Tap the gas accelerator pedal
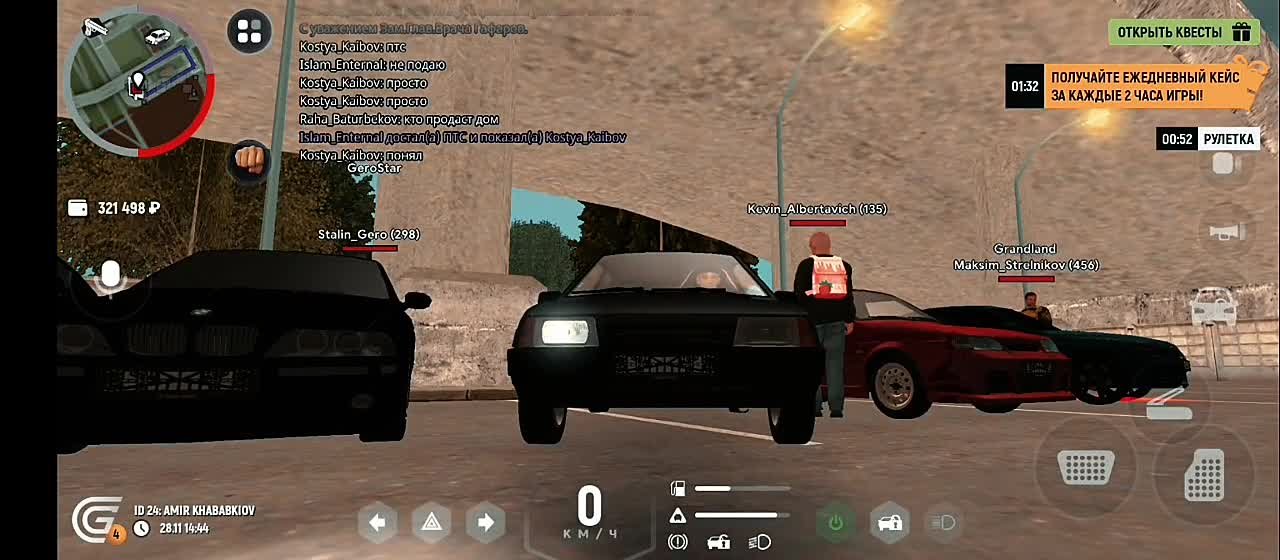Image resolution: width=1280 pixels, height=560 pixels. point(1205,475)
